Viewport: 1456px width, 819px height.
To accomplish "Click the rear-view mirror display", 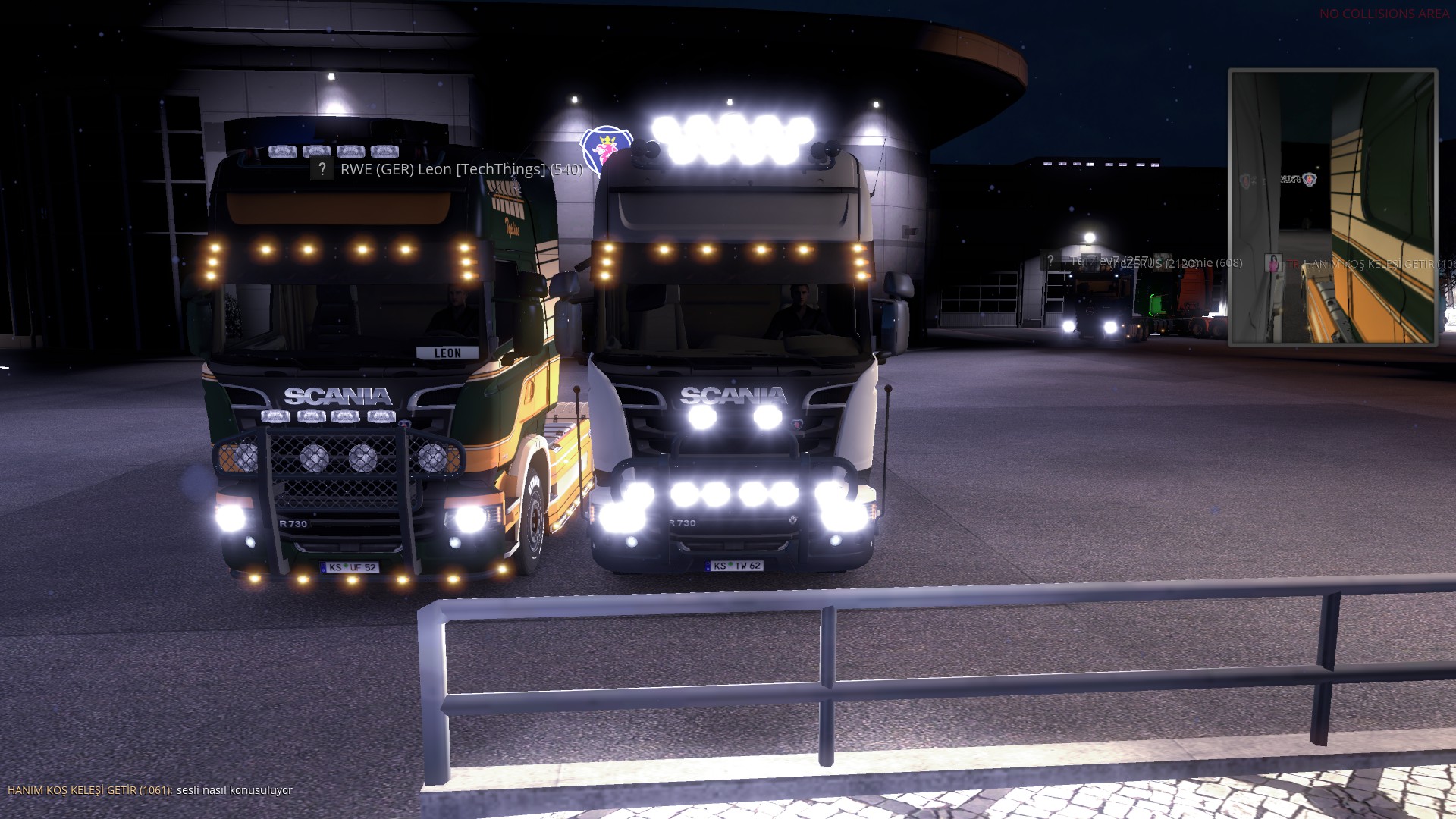I will click(x=1332, y=207).
